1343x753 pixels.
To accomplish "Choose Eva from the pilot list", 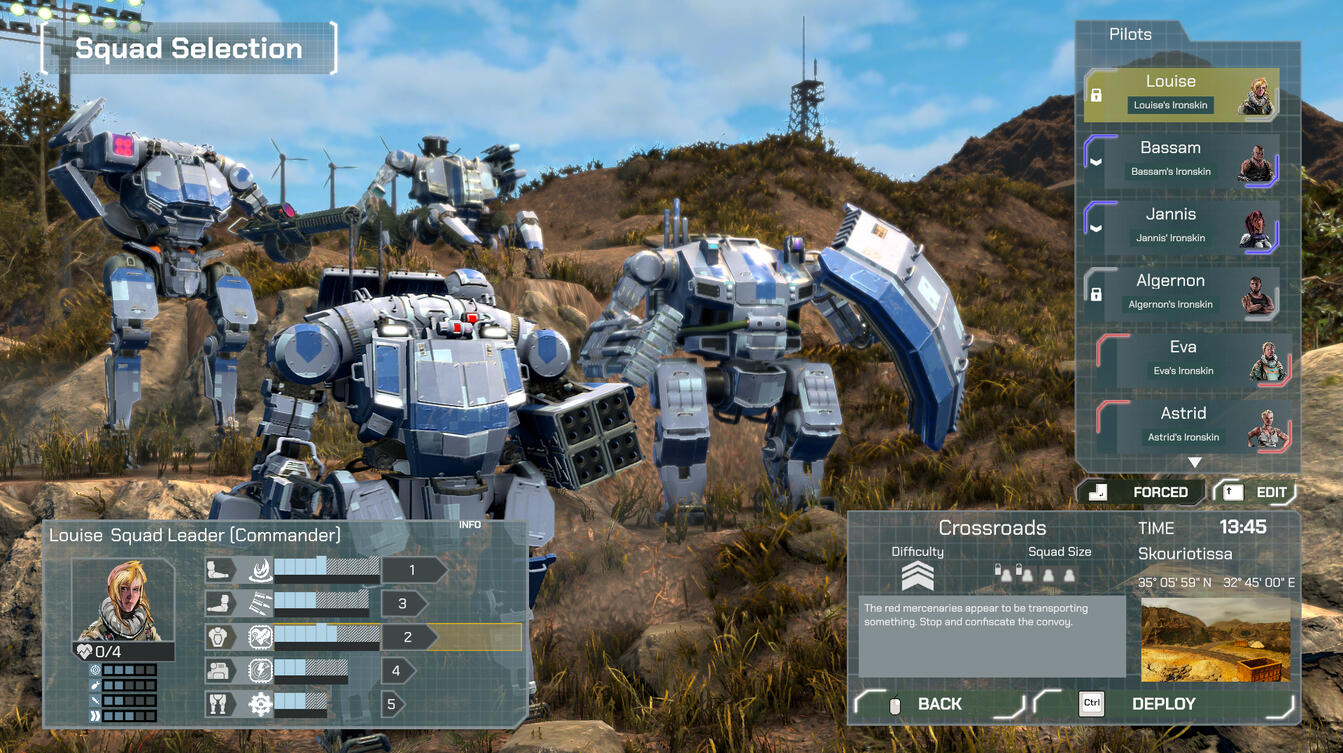I will pyautogui.click(x=1192, y=359).
